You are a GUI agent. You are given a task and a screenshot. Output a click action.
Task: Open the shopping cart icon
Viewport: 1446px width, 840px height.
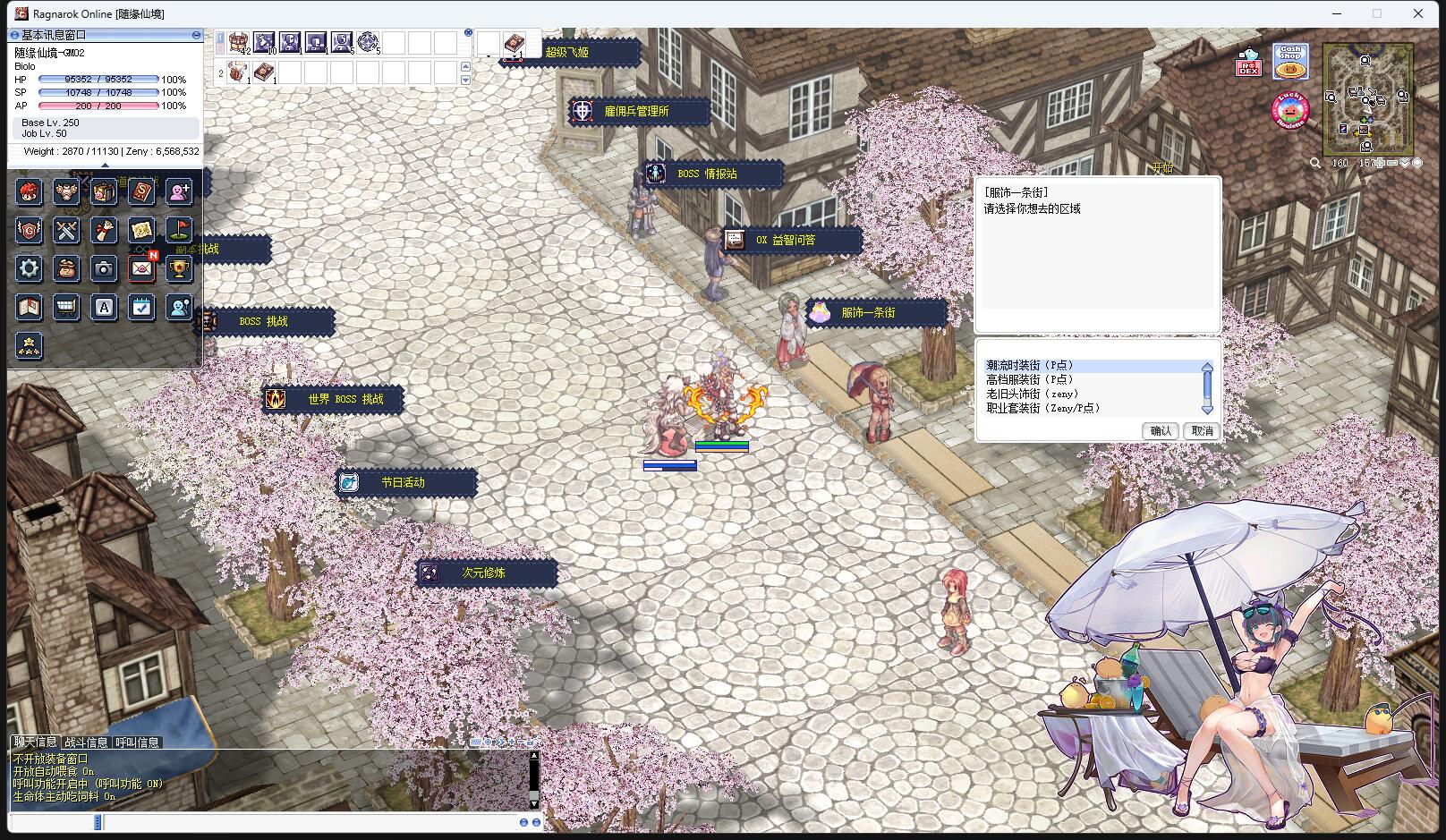pyautogui.click(x=66, y=308)
